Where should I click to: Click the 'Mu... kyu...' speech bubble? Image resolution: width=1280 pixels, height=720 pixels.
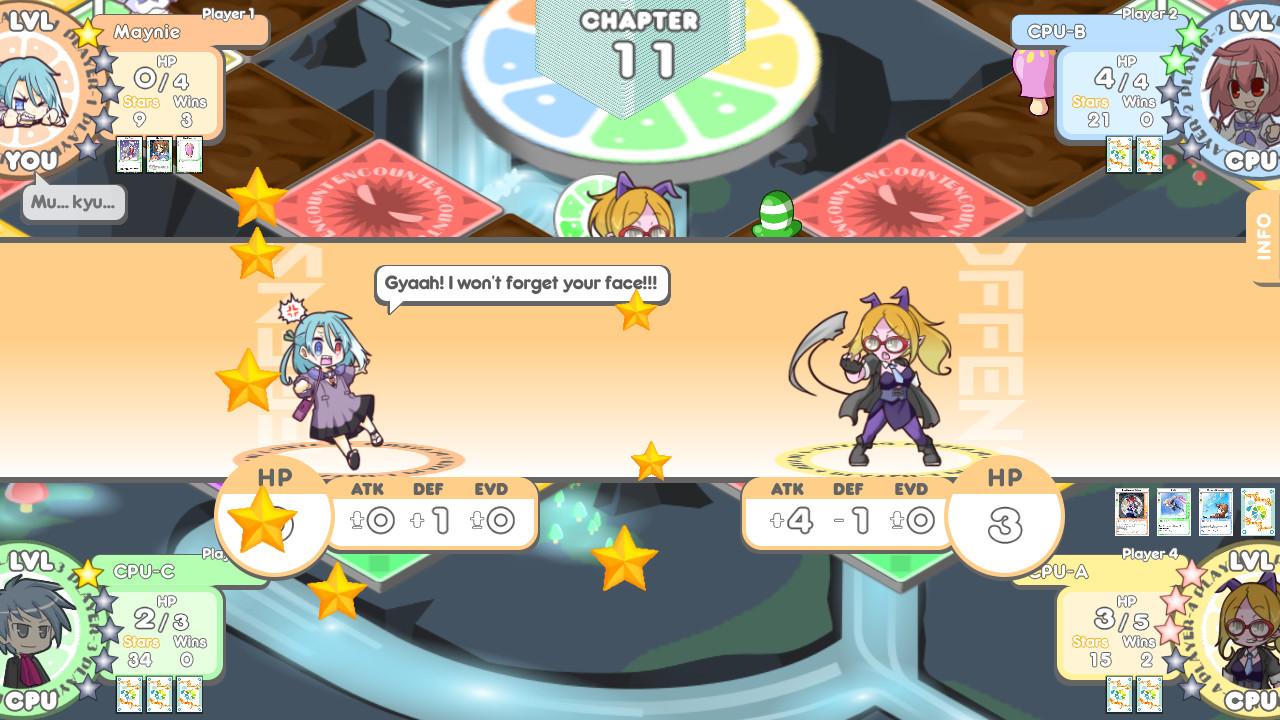click(72, 202)
